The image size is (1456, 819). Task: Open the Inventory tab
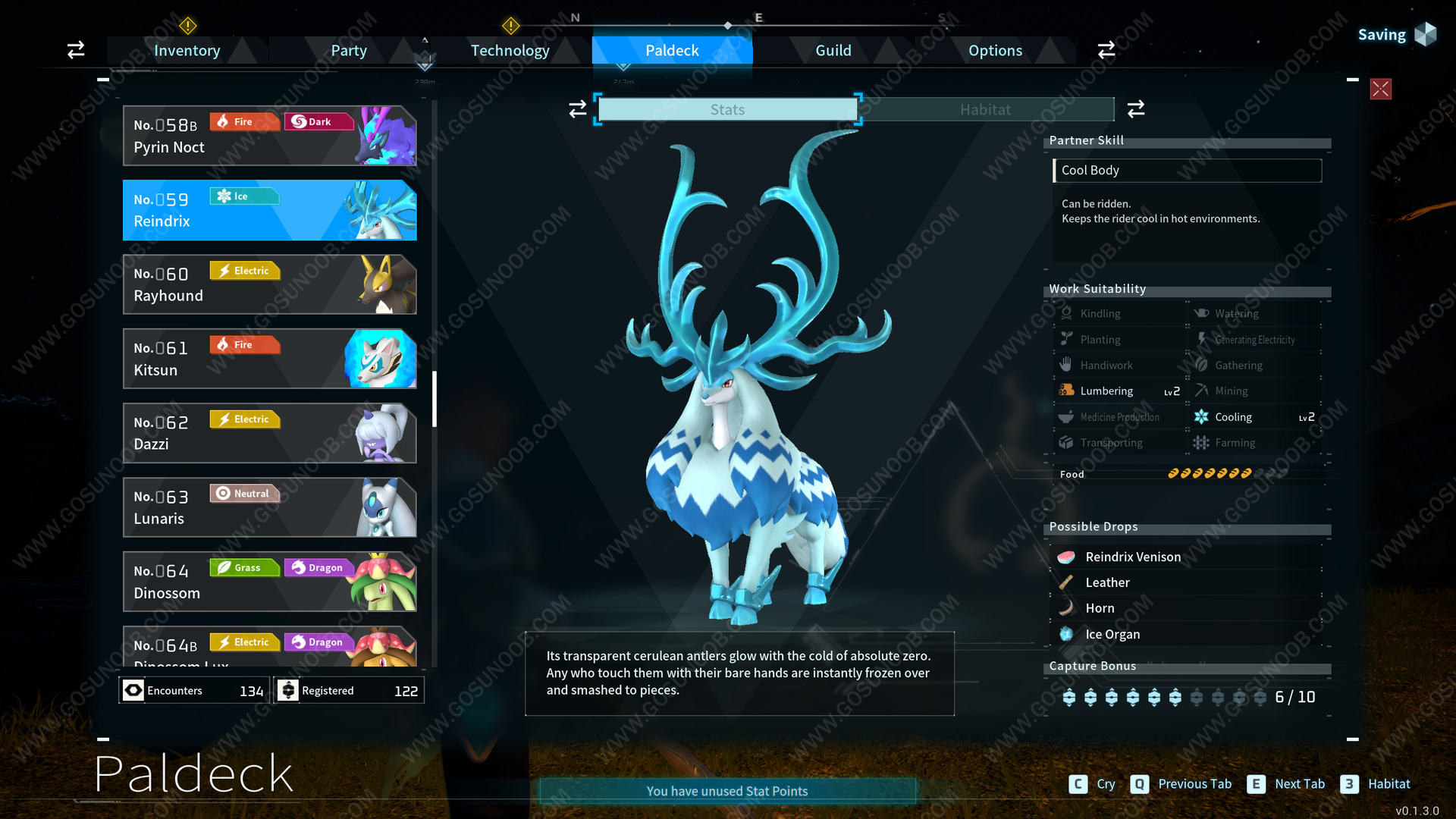point(187,51)
